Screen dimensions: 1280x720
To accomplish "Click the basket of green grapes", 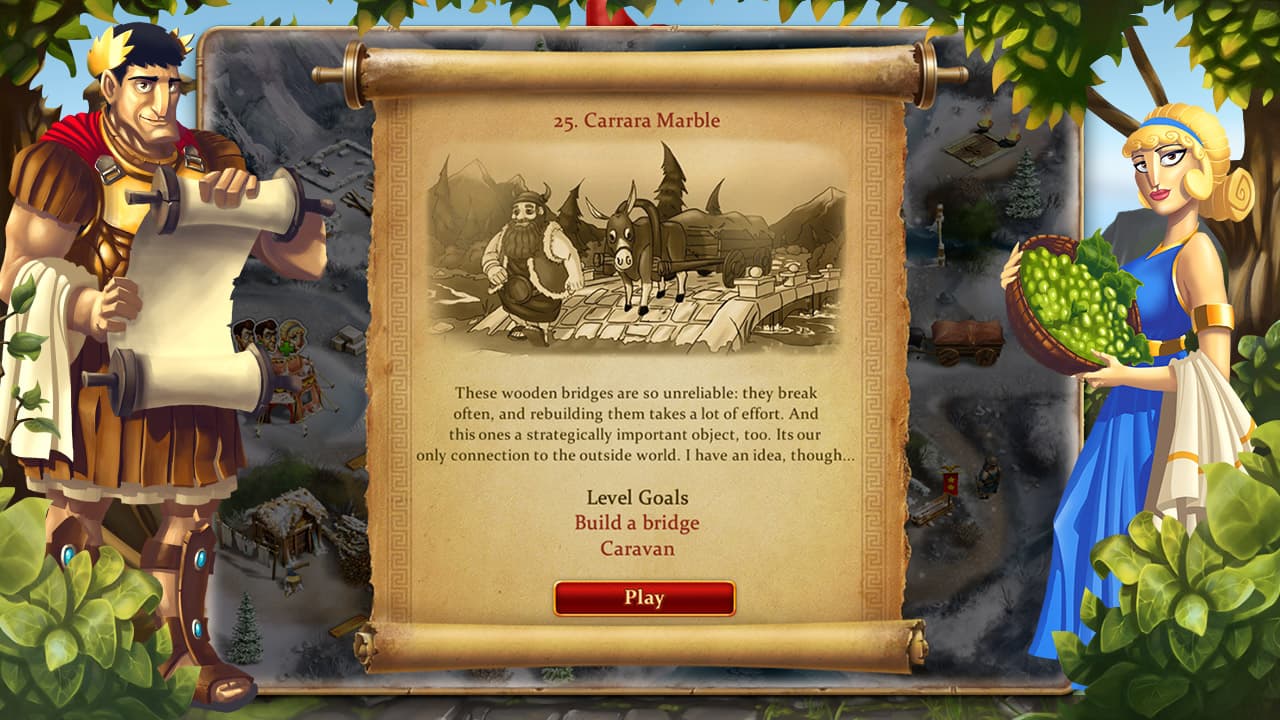I will click(x=1075, y=300).
